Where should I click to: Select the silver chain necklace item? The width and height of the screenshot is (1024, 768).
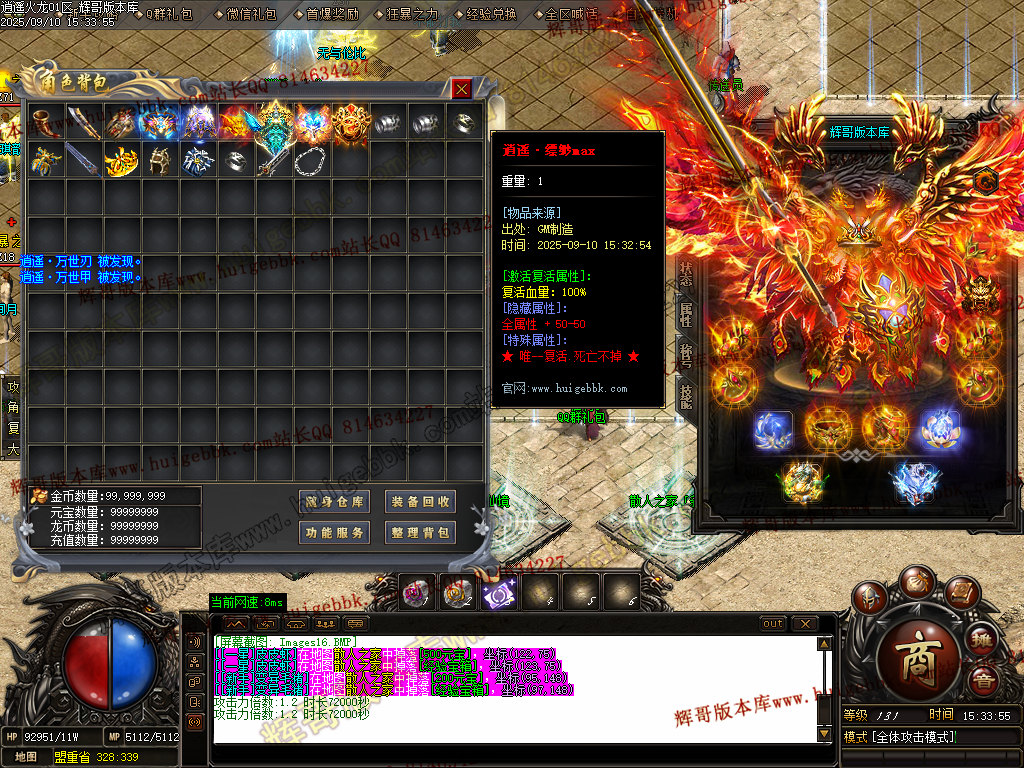click(309, 159)
